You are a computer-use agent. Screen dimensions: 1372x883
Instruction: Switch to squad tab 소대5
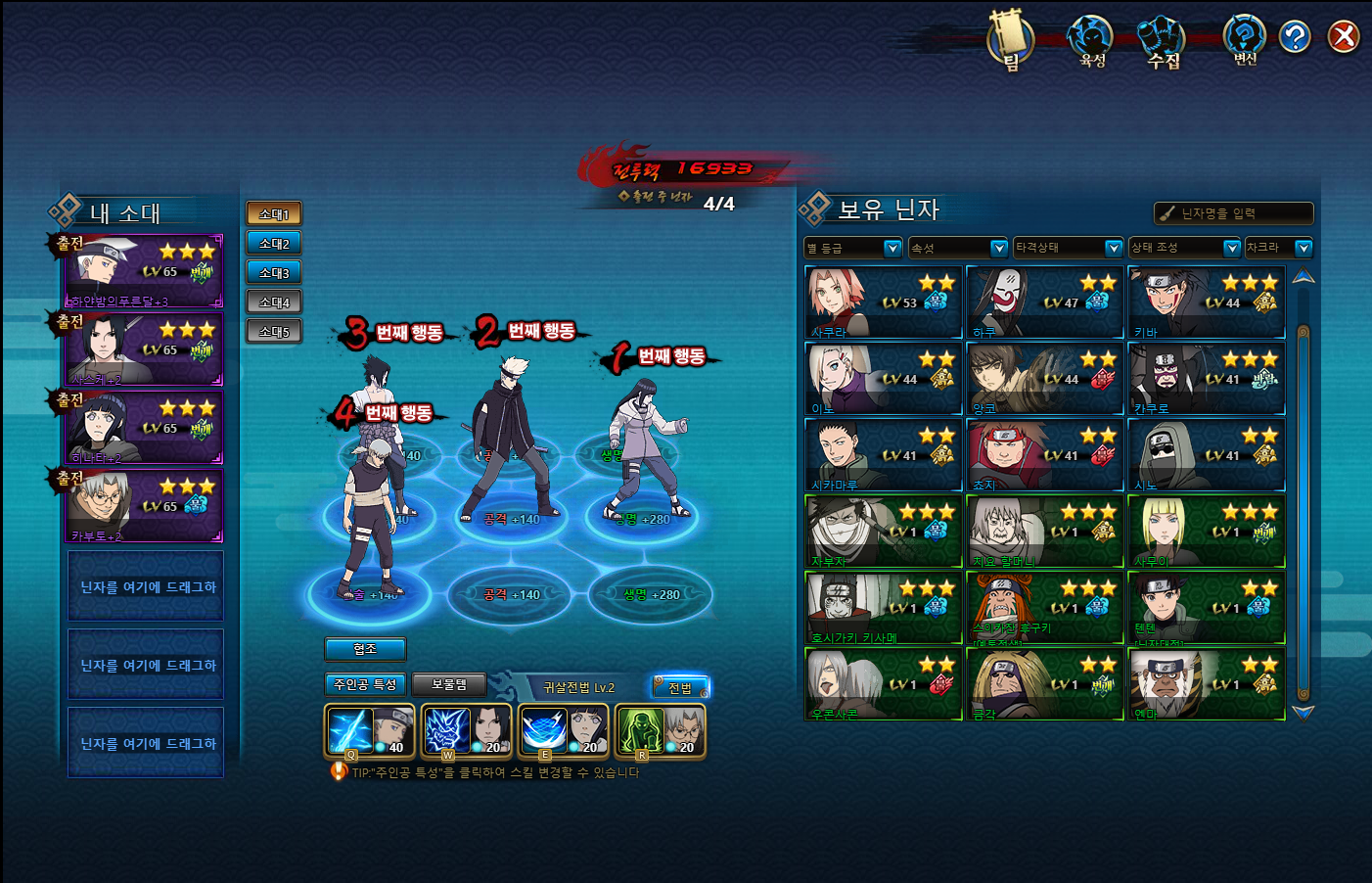[x=274, y=332]
